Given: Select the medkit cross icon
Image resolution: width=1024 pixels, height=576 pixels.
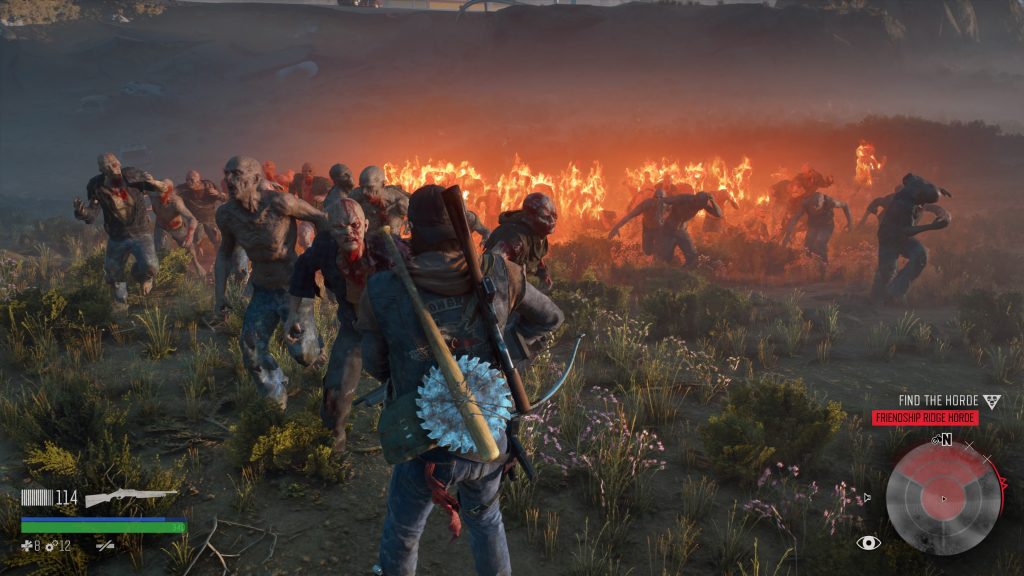Looking at the screenshot, I should [x=27, y=546].
